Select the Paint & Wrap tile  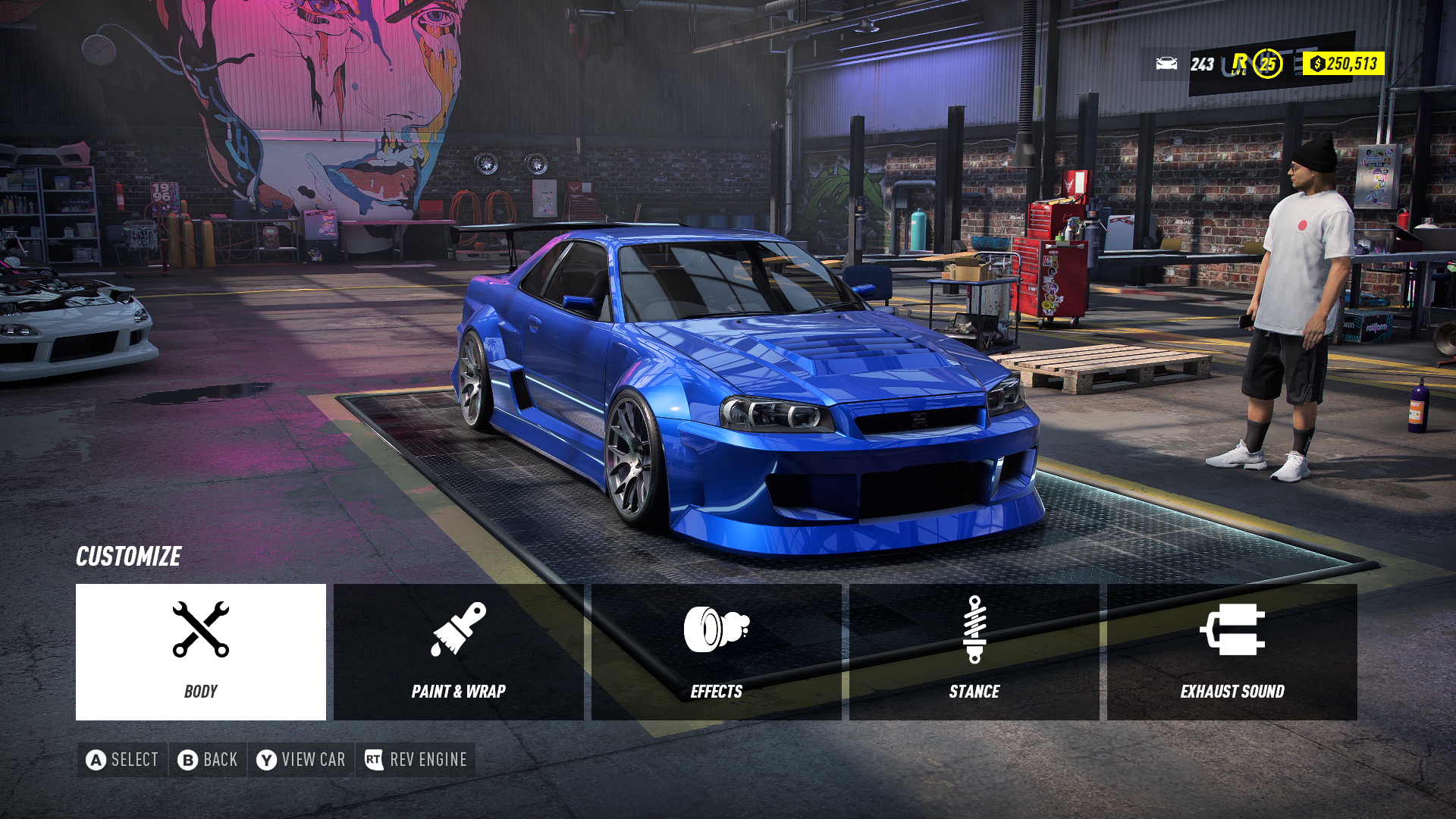tap(458, 651)
